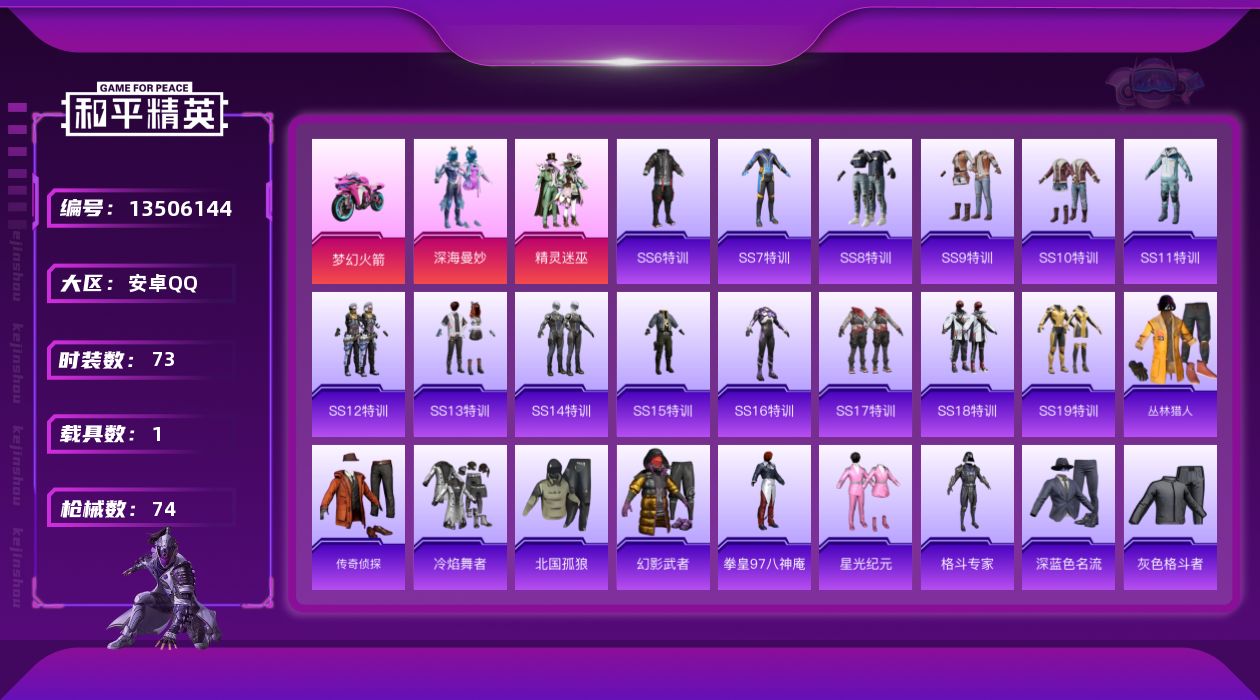
Task: Choose the 深海曼妙 outfit tile
Action: point(460,211)
